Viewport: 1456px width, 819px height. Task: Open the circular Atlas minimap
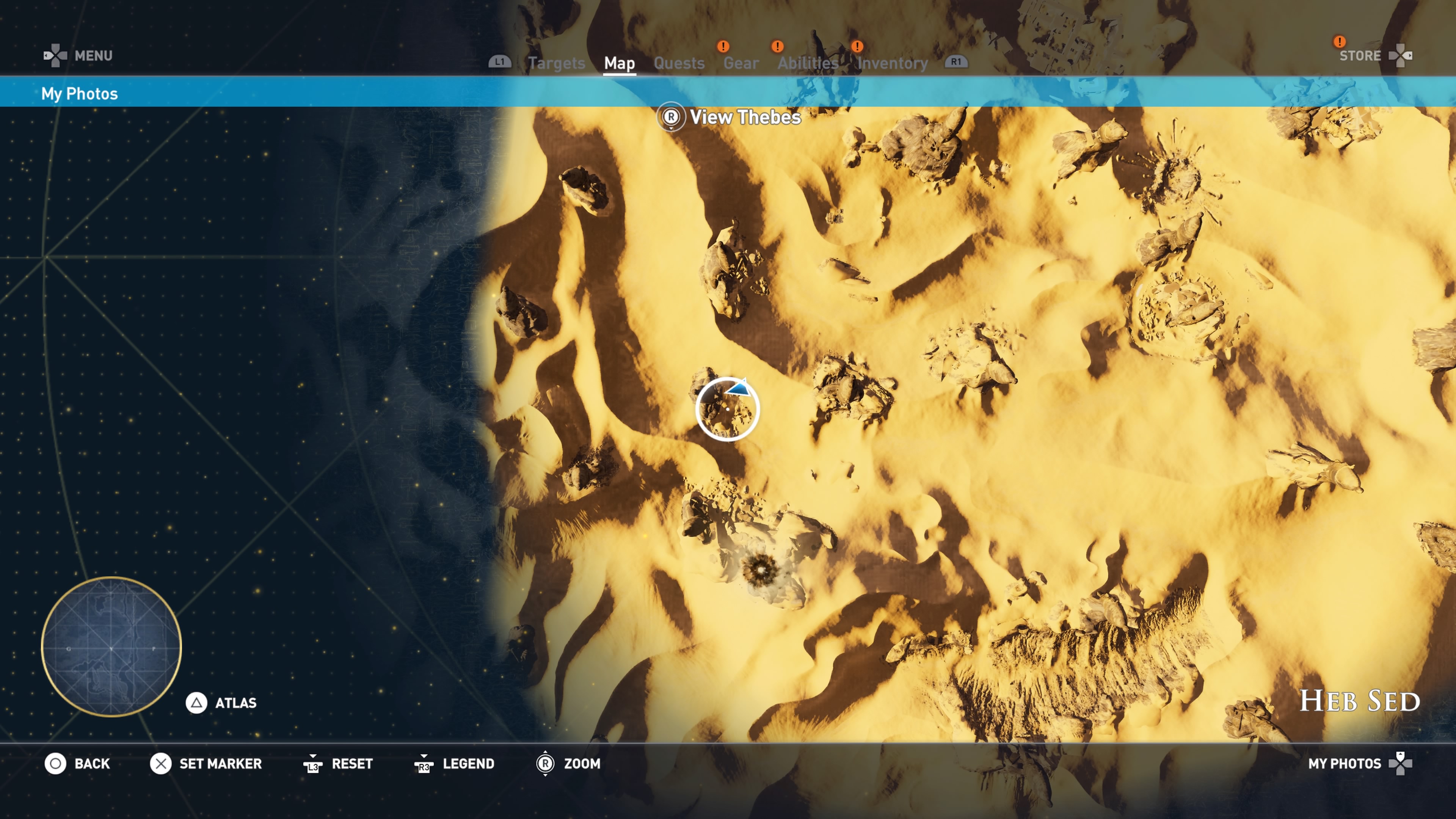(111, 646)
